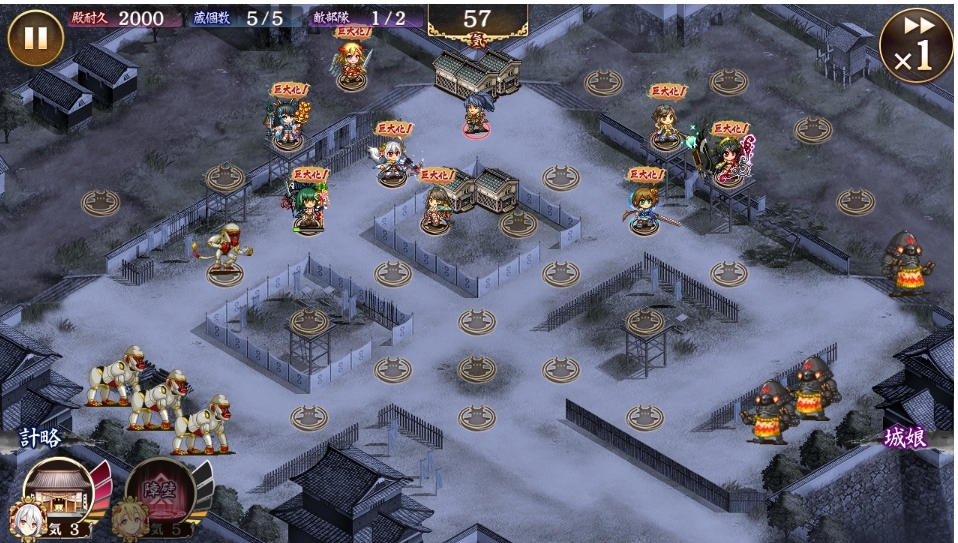Screen dimensions: 958x543
Task: Activate the 障壁 barrier stratagem
Action: coord(160,492)
